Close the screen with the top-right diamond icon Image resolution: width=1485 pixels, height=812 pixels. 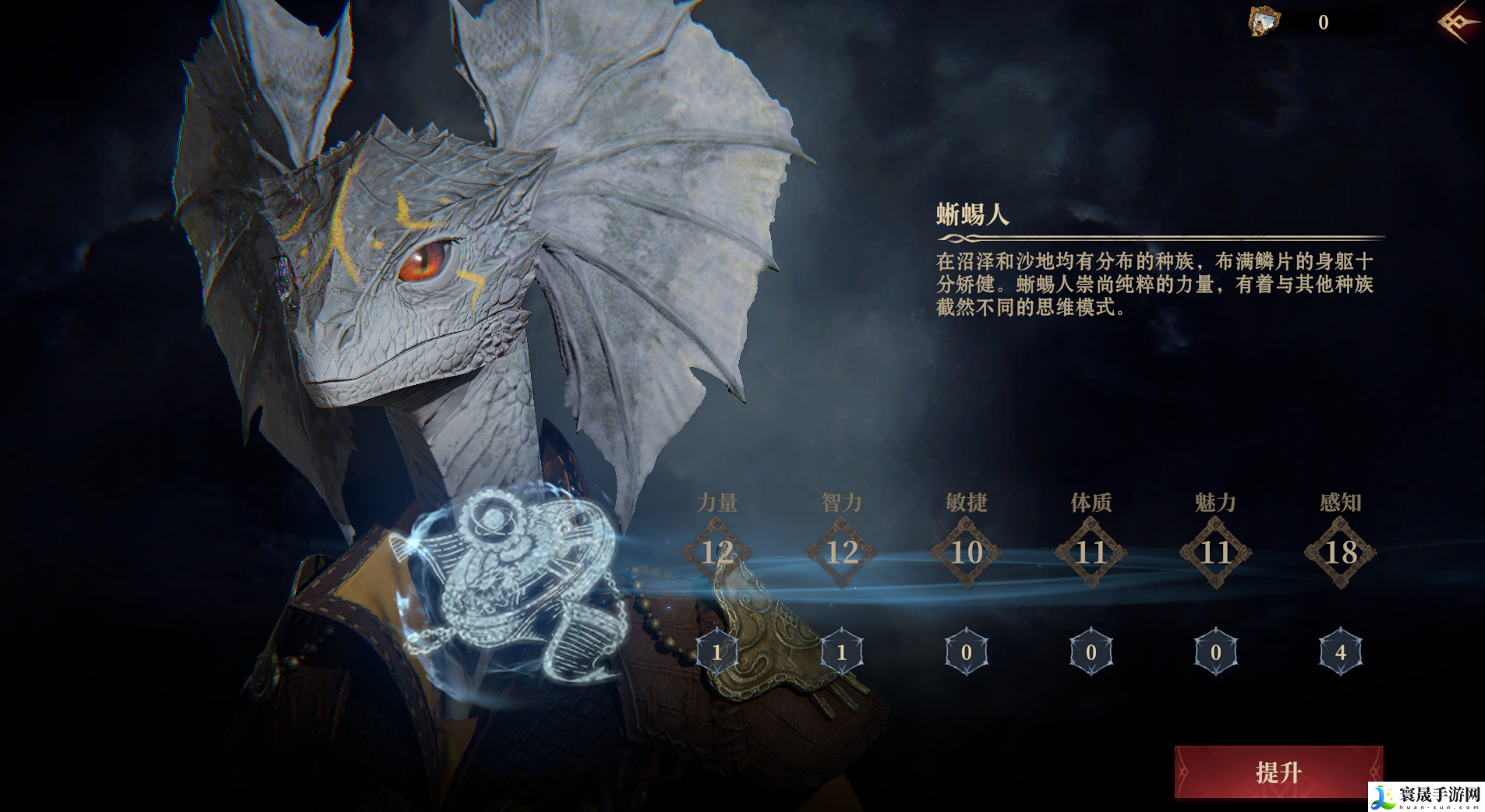pyautogui.click(x=1457, y=23)
